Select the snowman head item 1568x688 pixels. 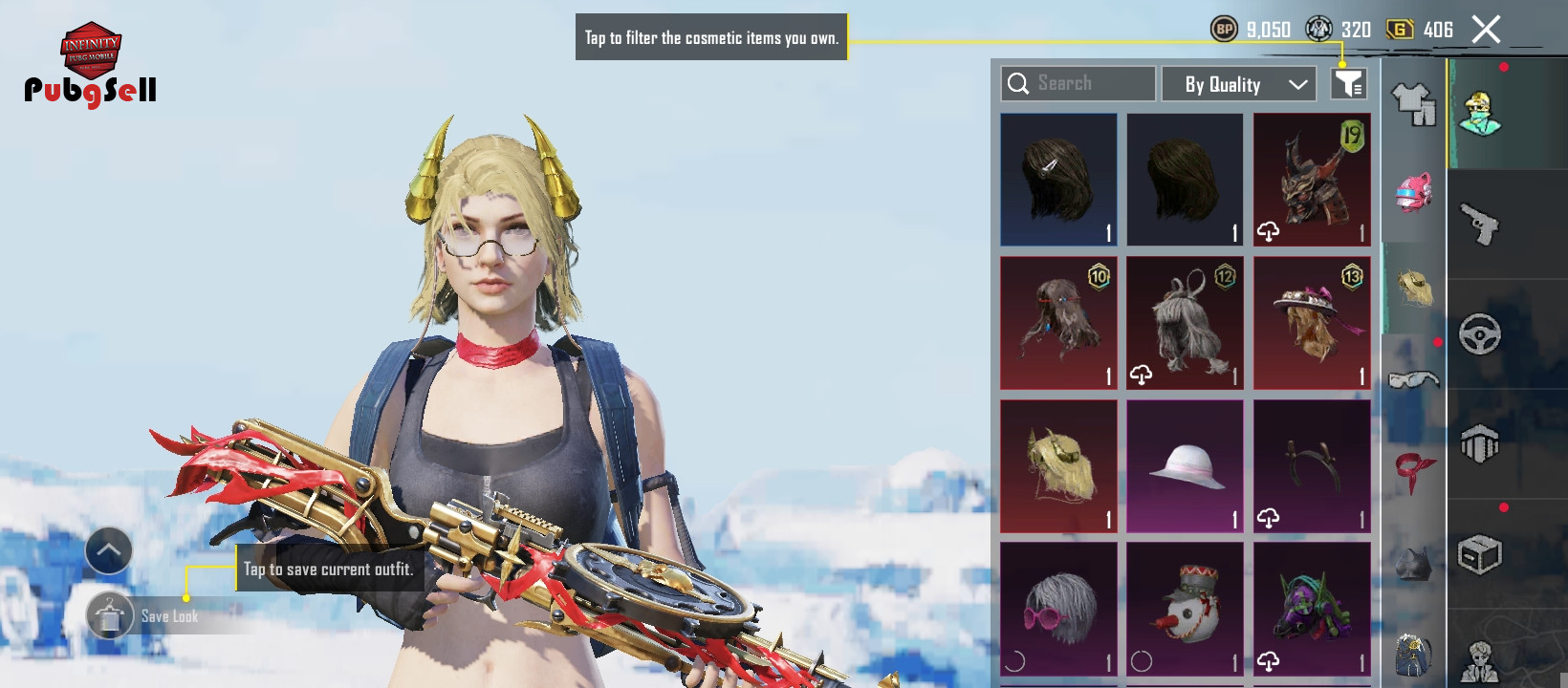click(1185, 610)
